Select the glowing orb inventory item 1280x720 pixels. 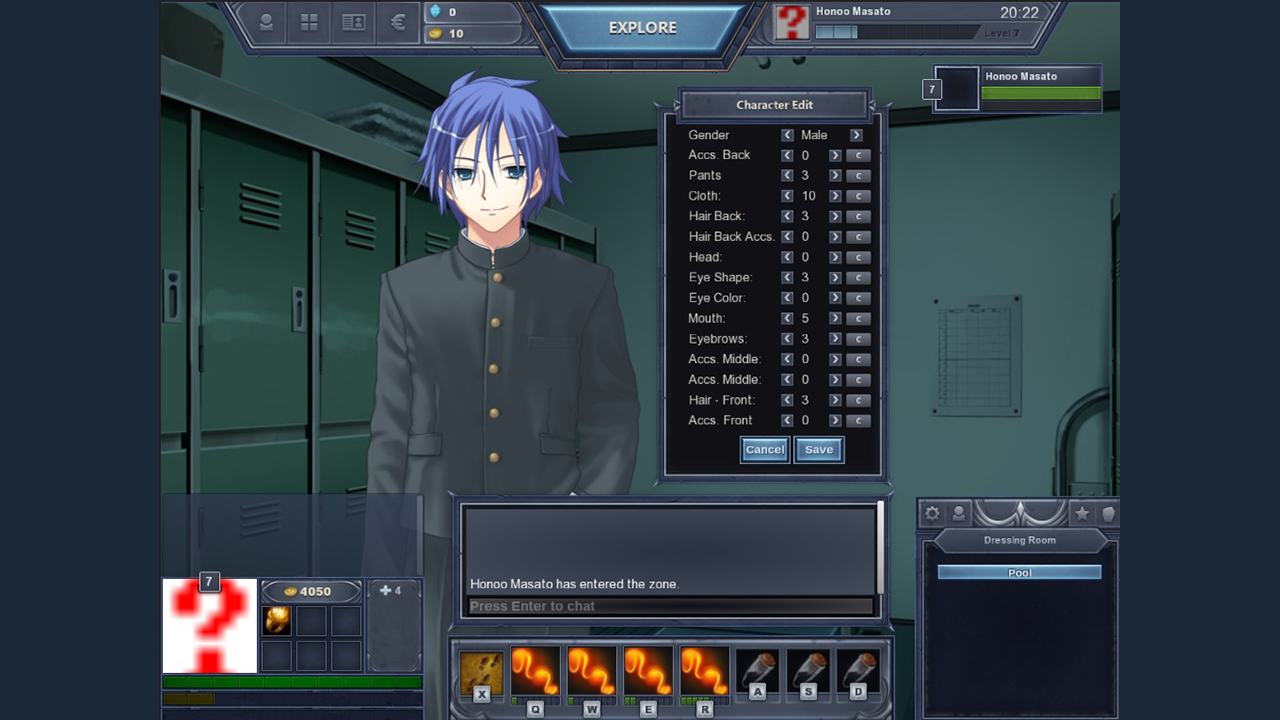277,621
